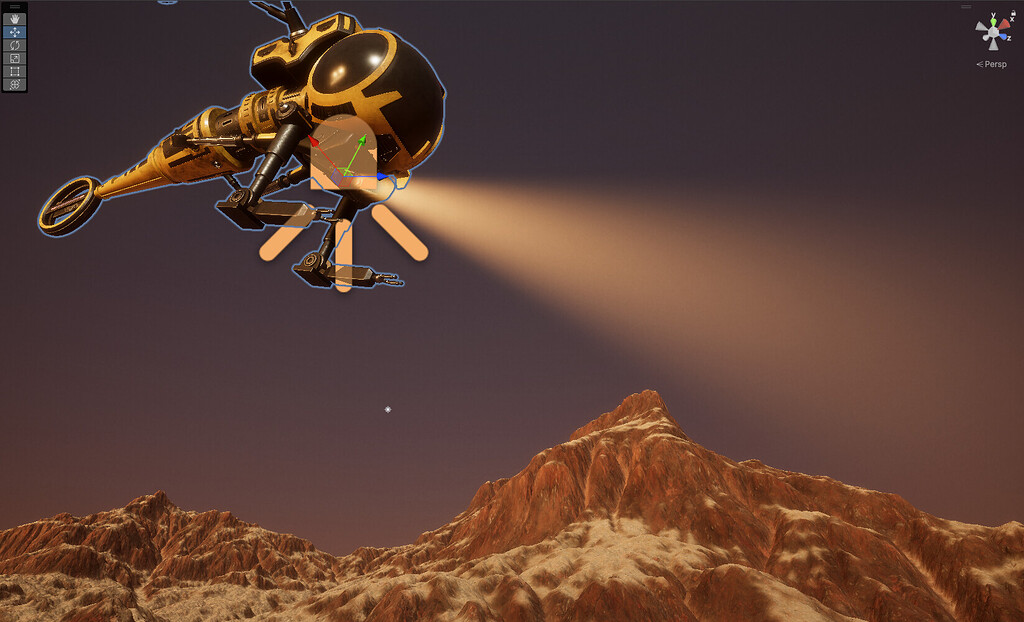Toggle the orientation gizmo lock icon

1014,13
